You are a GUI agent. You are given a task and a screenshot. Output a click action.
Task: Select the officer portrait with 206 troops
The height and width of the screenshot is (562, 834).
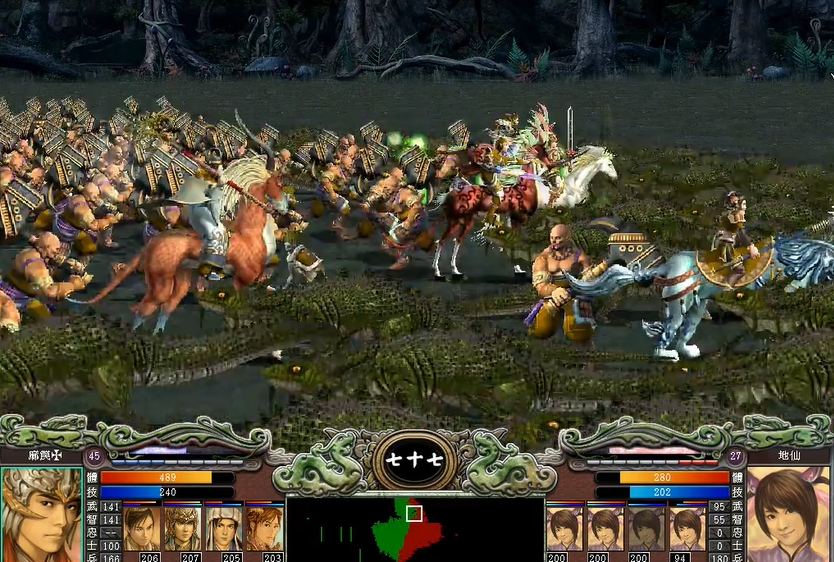click(x=141, y=528)
